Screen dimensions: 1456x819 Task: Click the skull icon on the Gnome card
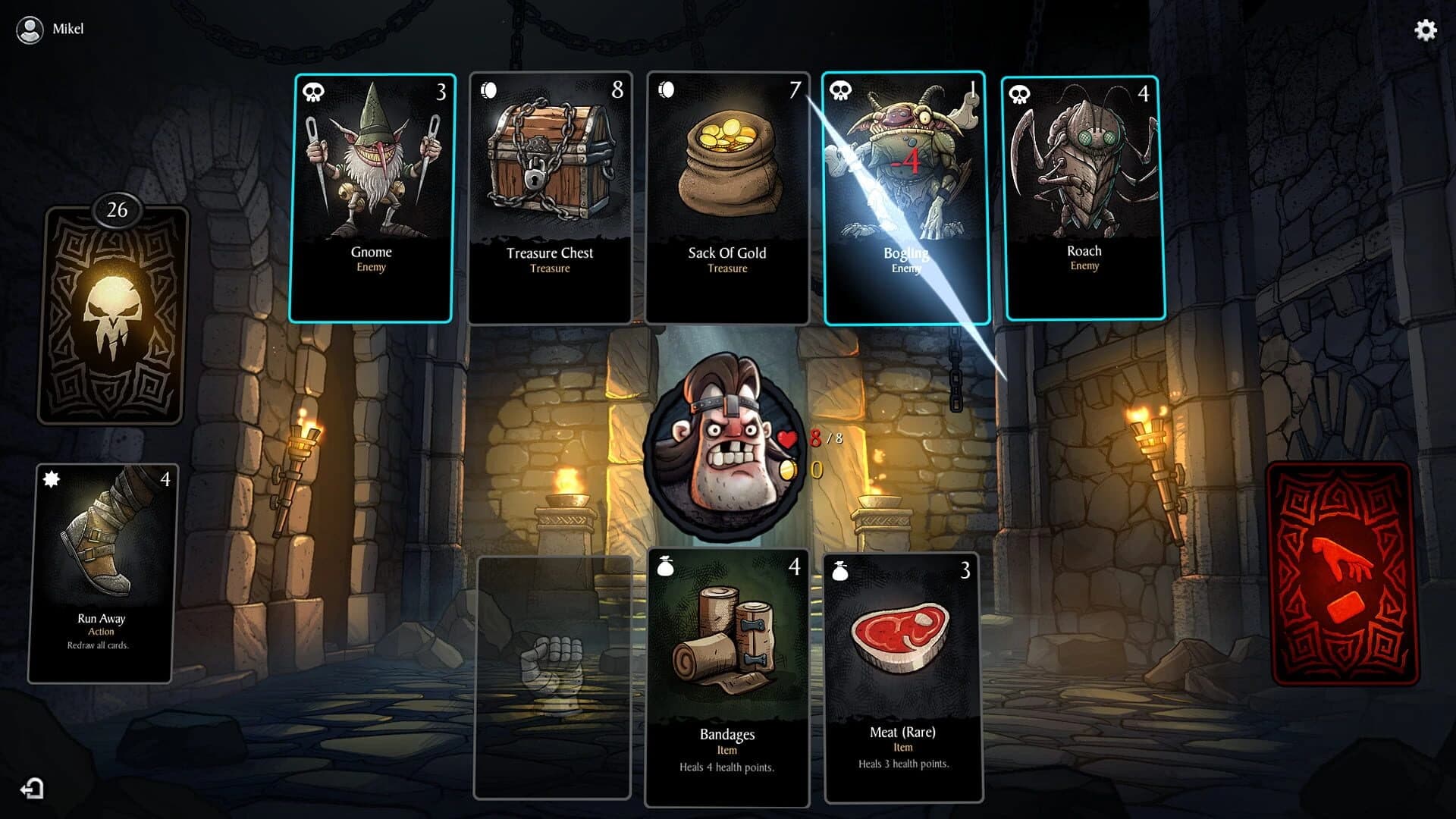pos(313,90)
